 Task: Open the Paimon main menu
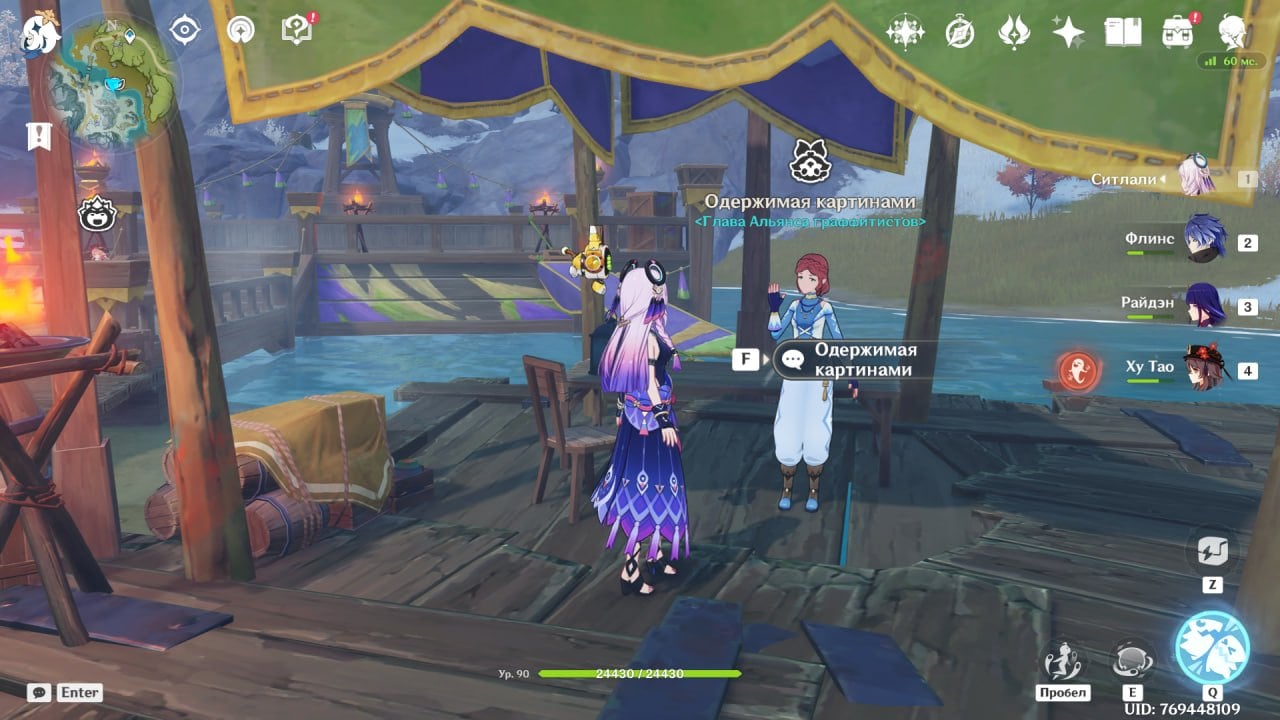pos(40,33)
